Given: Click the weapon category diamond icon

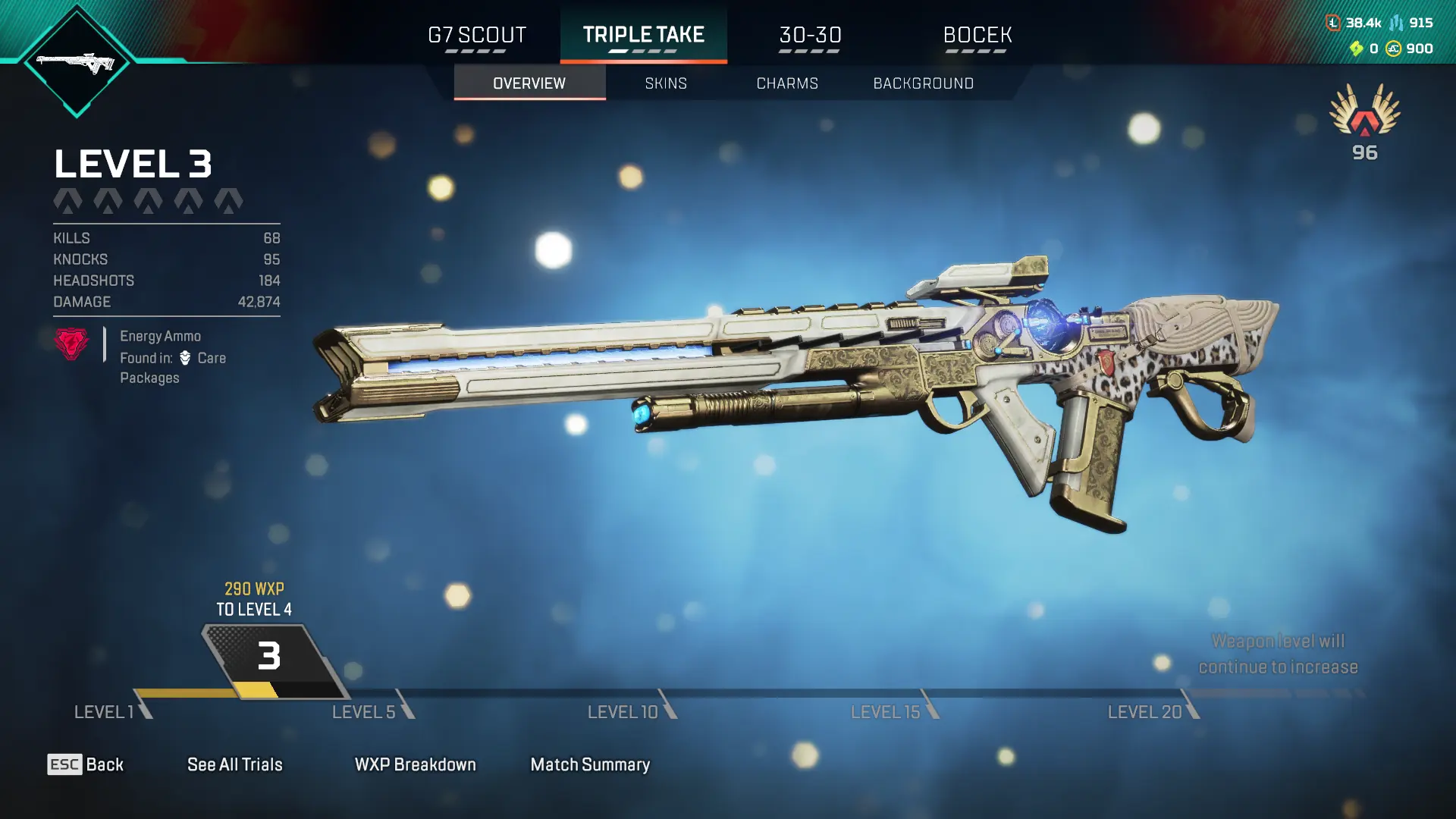Looking at the screenshot, I should 76,62.
